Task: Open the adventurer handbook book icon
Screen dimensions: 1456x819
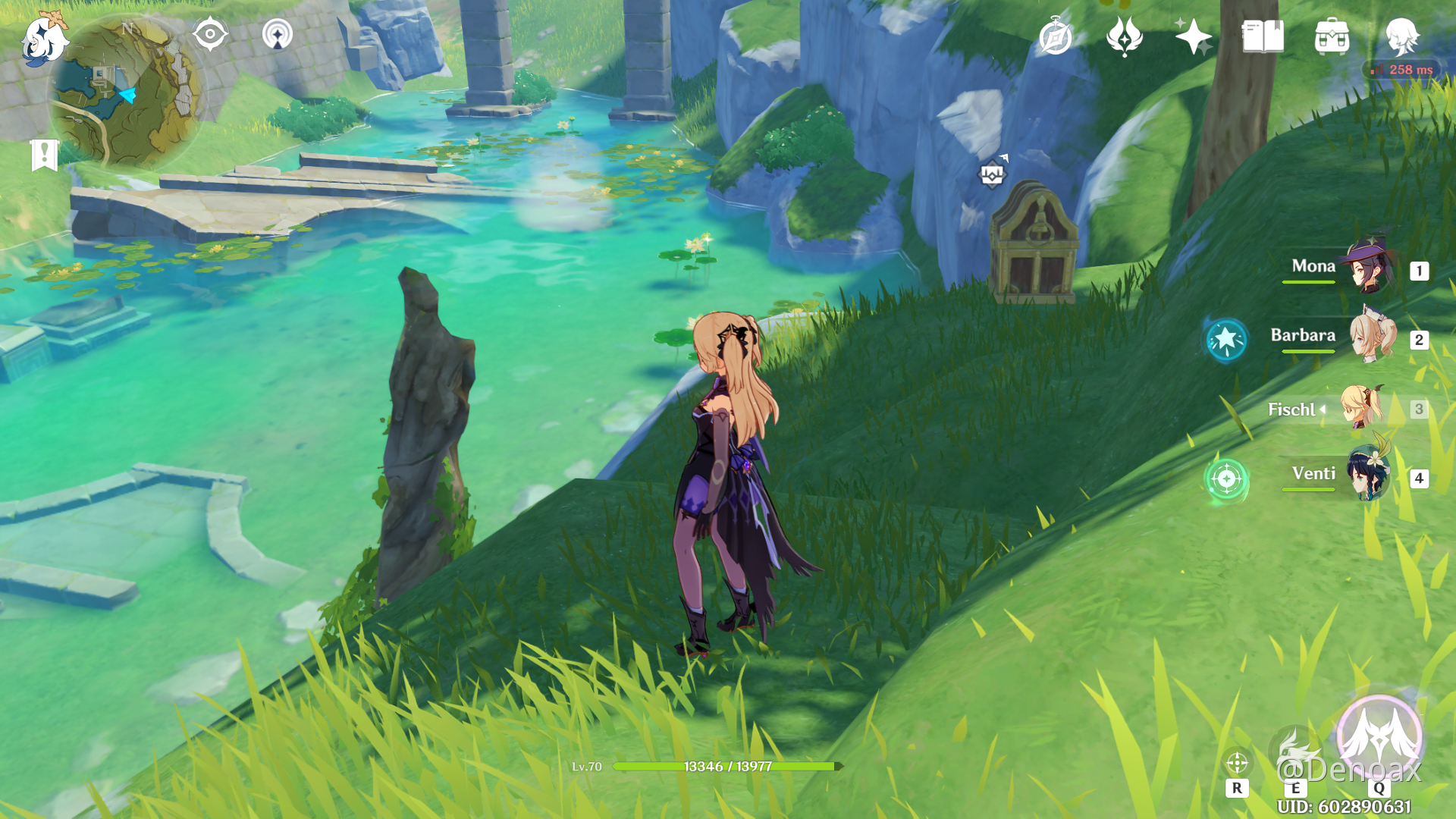Action: 1263,36
